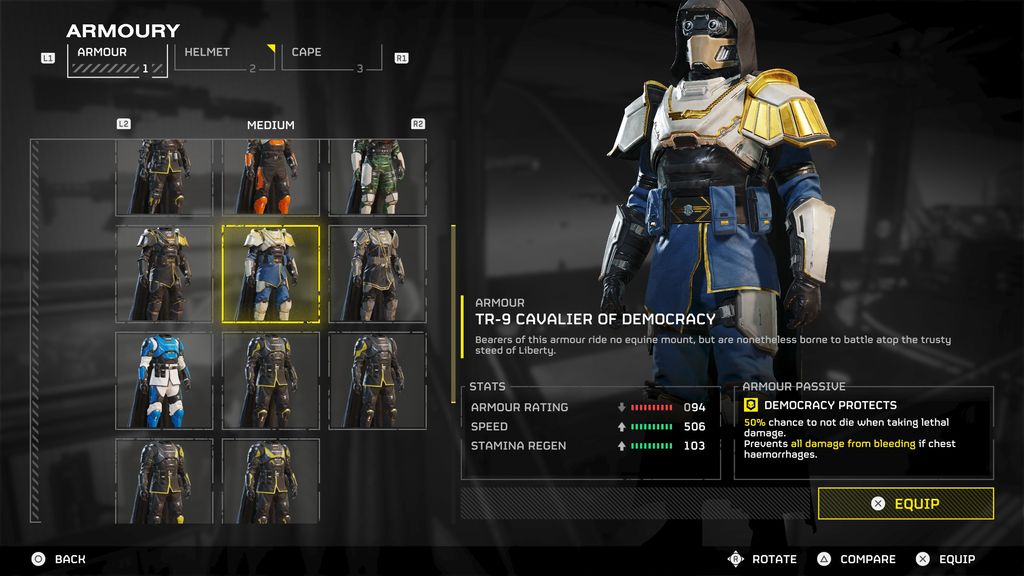Select the grey-tan plated armour tile
The height and width of the screenshot is (576, 1024).
pos(378,274)
